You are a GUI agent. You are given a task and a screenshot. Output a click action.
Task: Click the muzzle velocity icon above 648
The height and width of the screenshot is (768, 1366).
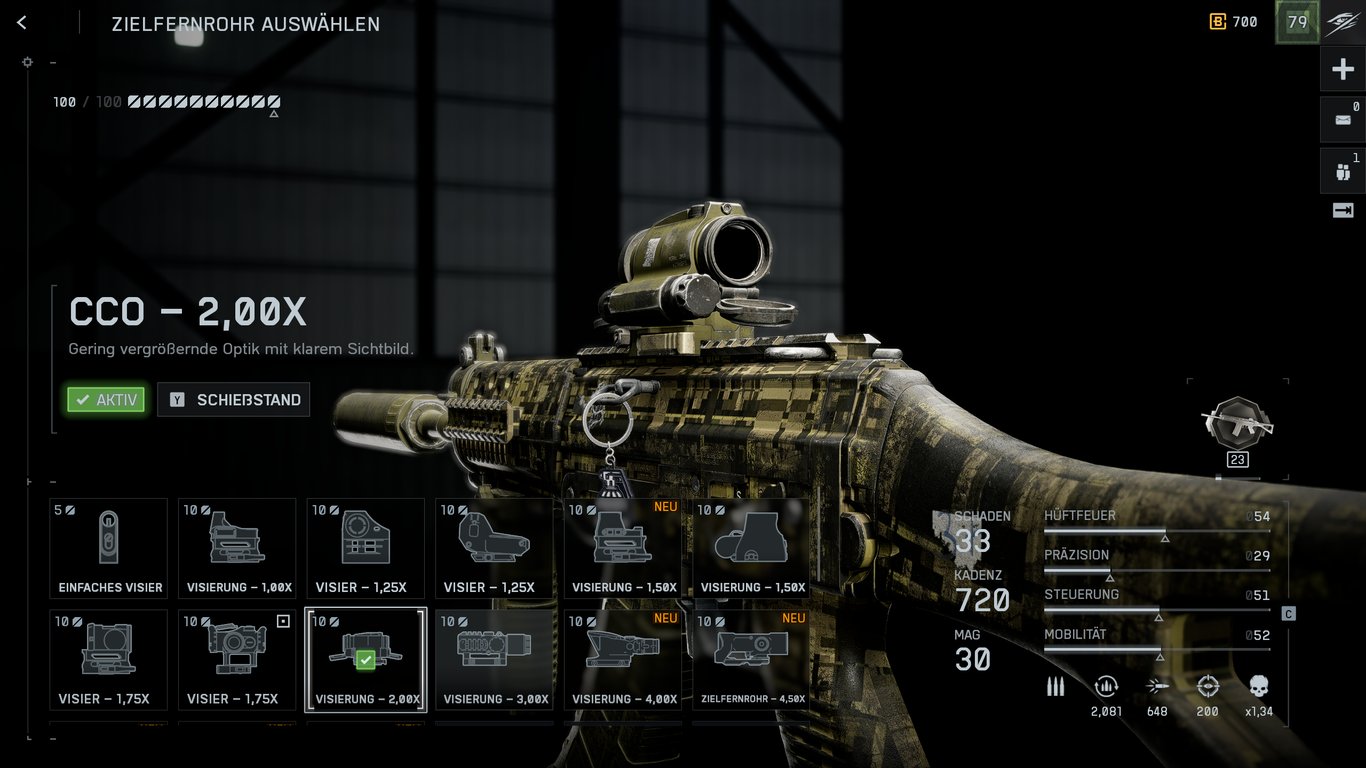click(1157, 686)
